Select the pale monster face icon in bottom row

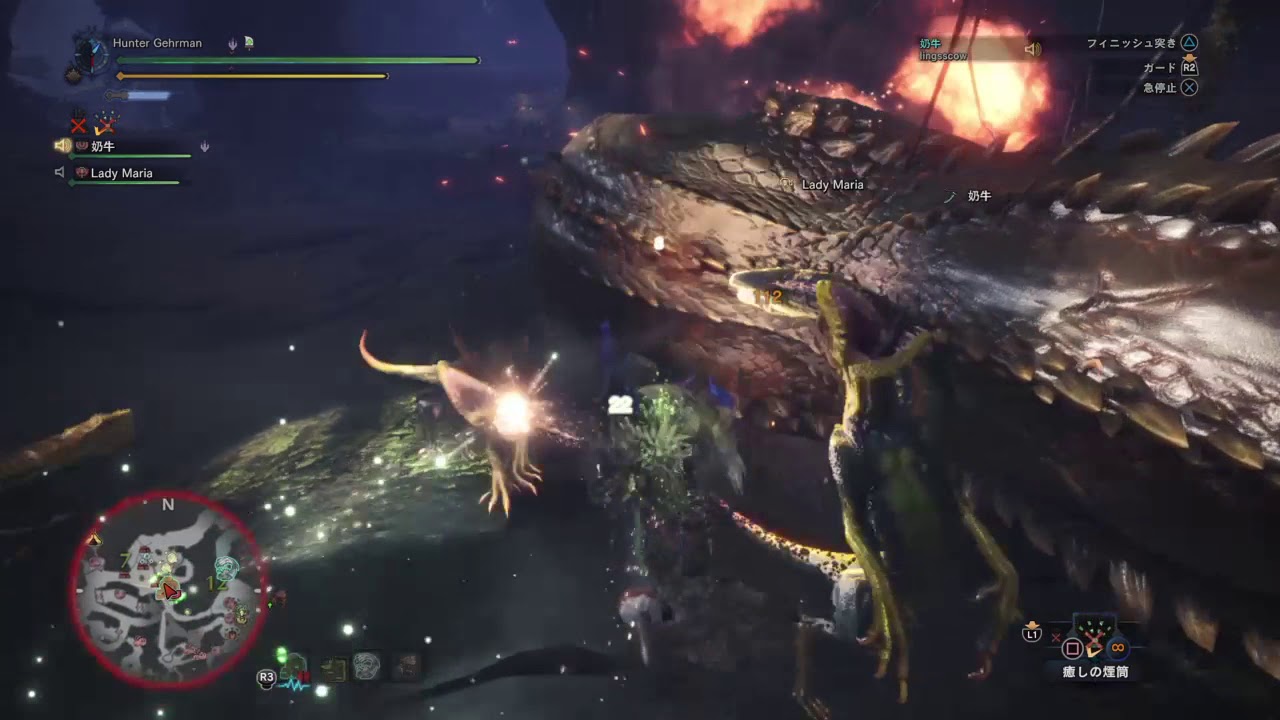pos(366,667)
